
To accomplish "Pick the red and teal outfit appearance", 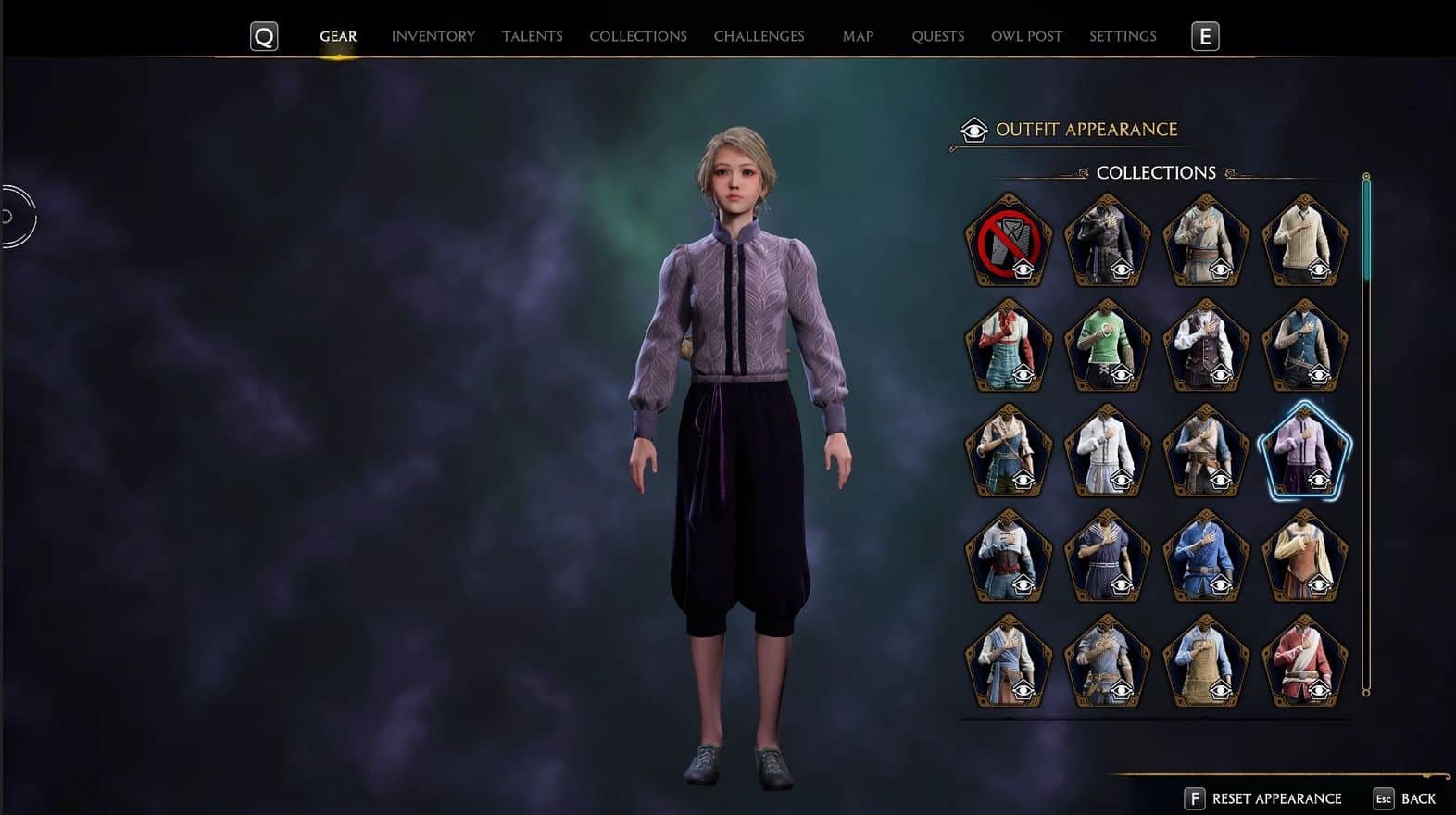I will pyautogui.click(x=1009, y=345).
